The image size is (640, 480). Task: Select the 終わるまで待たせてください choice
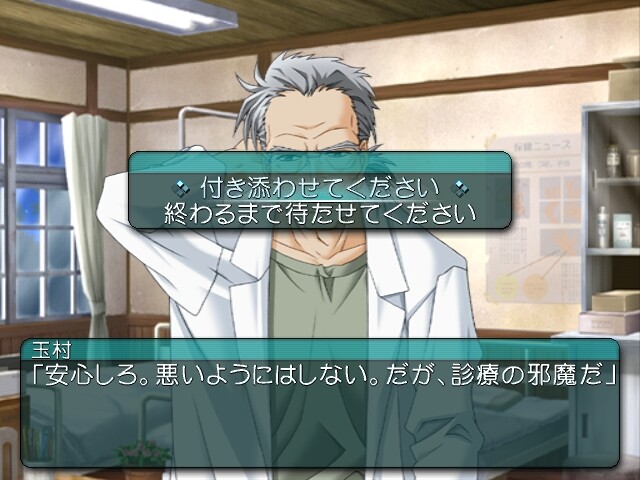(x=319, y=213)
